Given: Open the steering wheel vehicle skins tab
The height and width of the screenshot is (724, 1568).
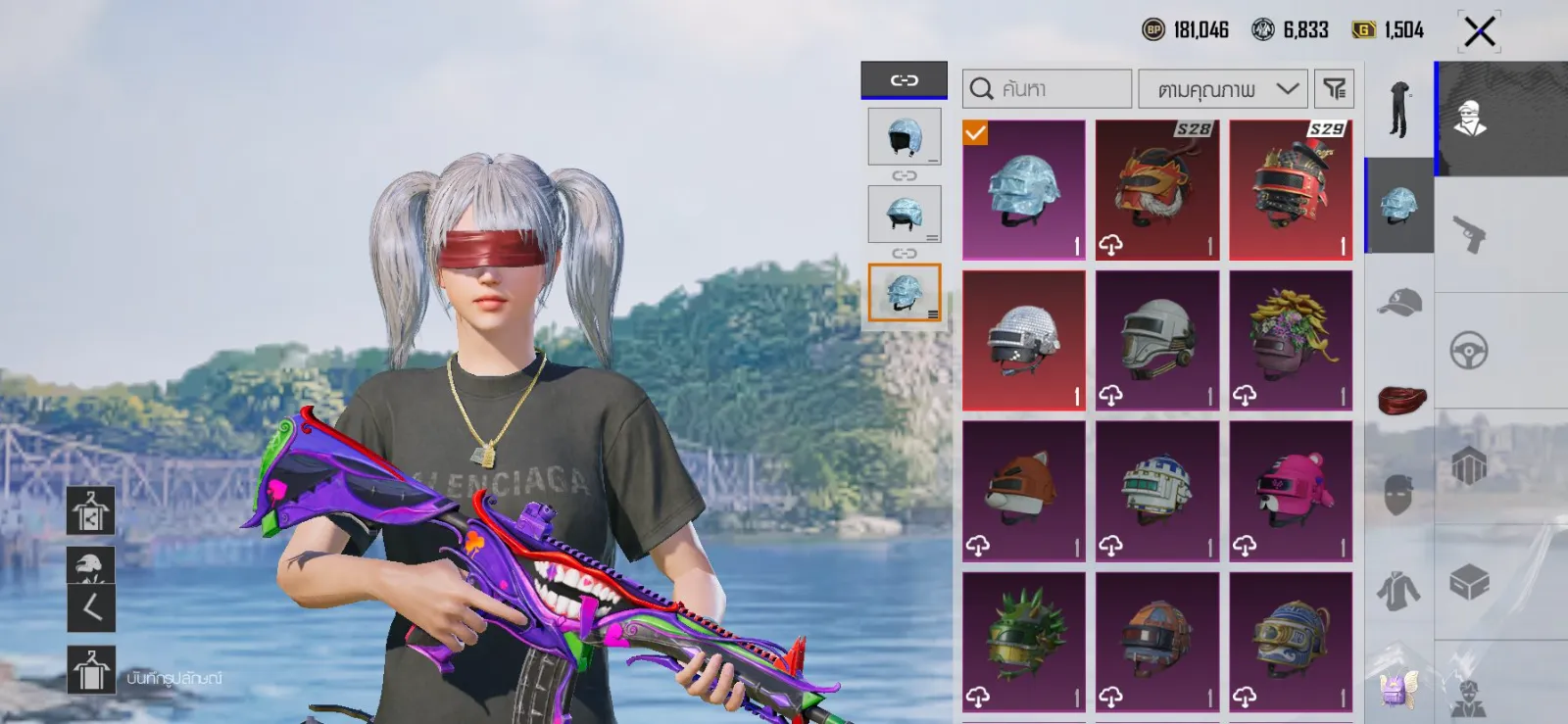Looking at the screenshot, I should point(1468,350).
